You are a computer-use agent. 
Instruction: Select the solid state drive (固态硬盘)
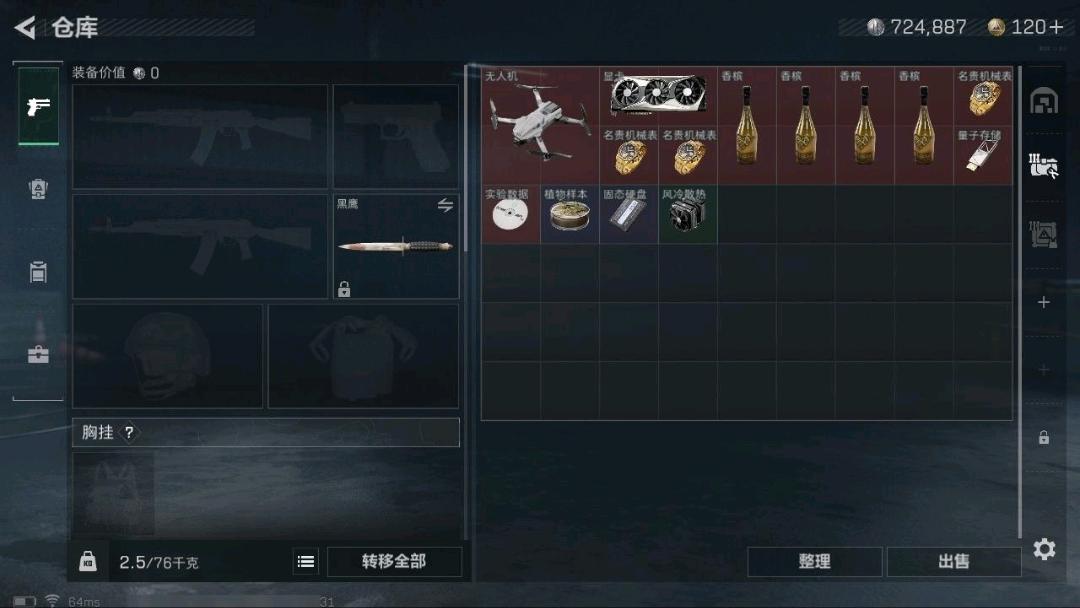(x=628, y=214)
